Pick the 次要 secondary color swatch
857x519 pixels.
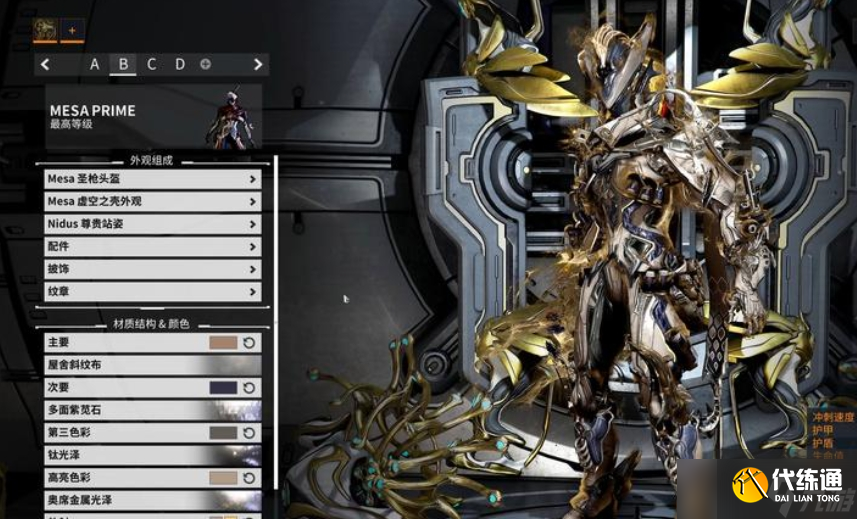[x=223, y=387]
